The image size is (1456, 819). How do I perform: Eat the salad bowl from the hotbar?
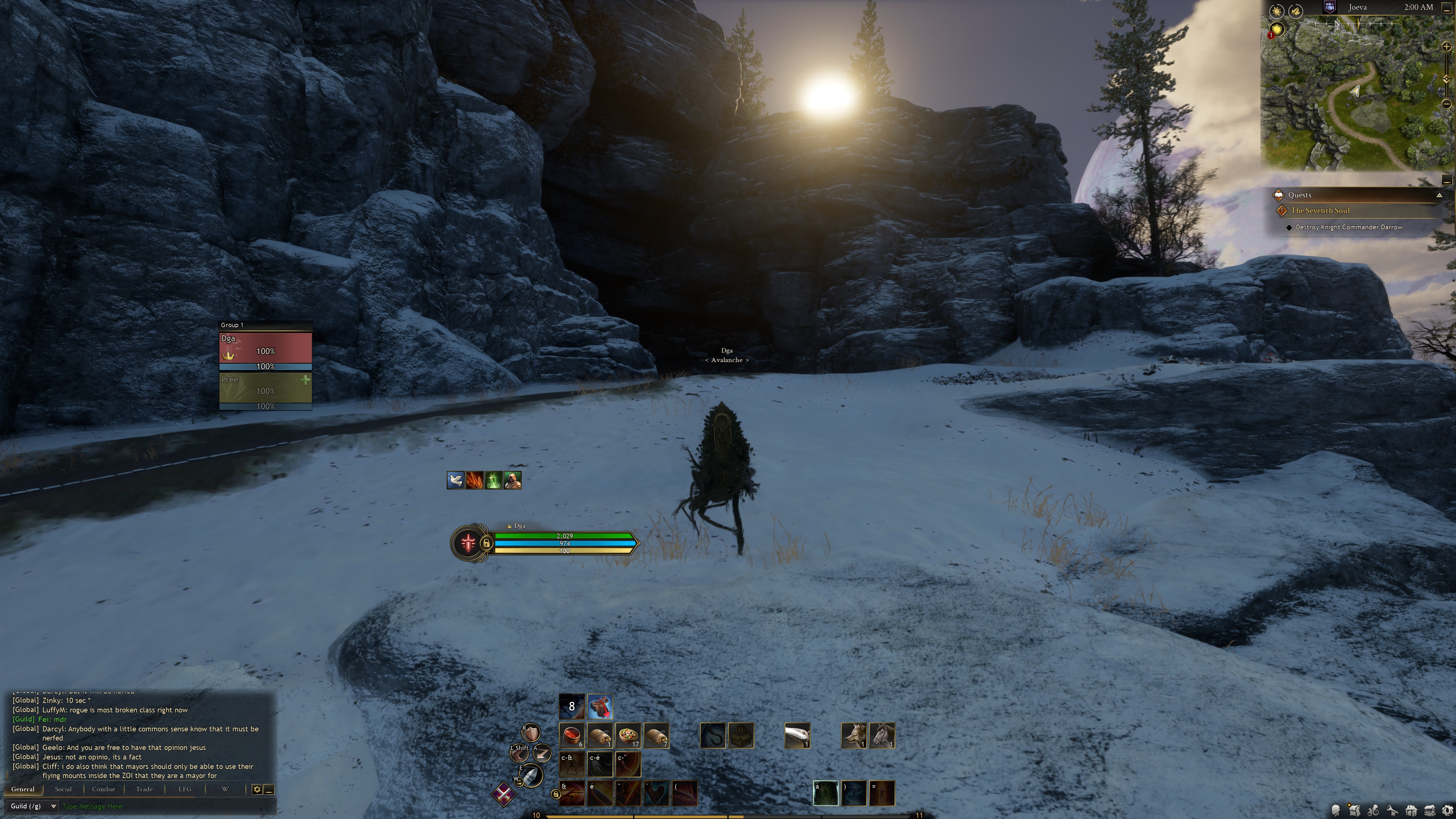[628, 735]
